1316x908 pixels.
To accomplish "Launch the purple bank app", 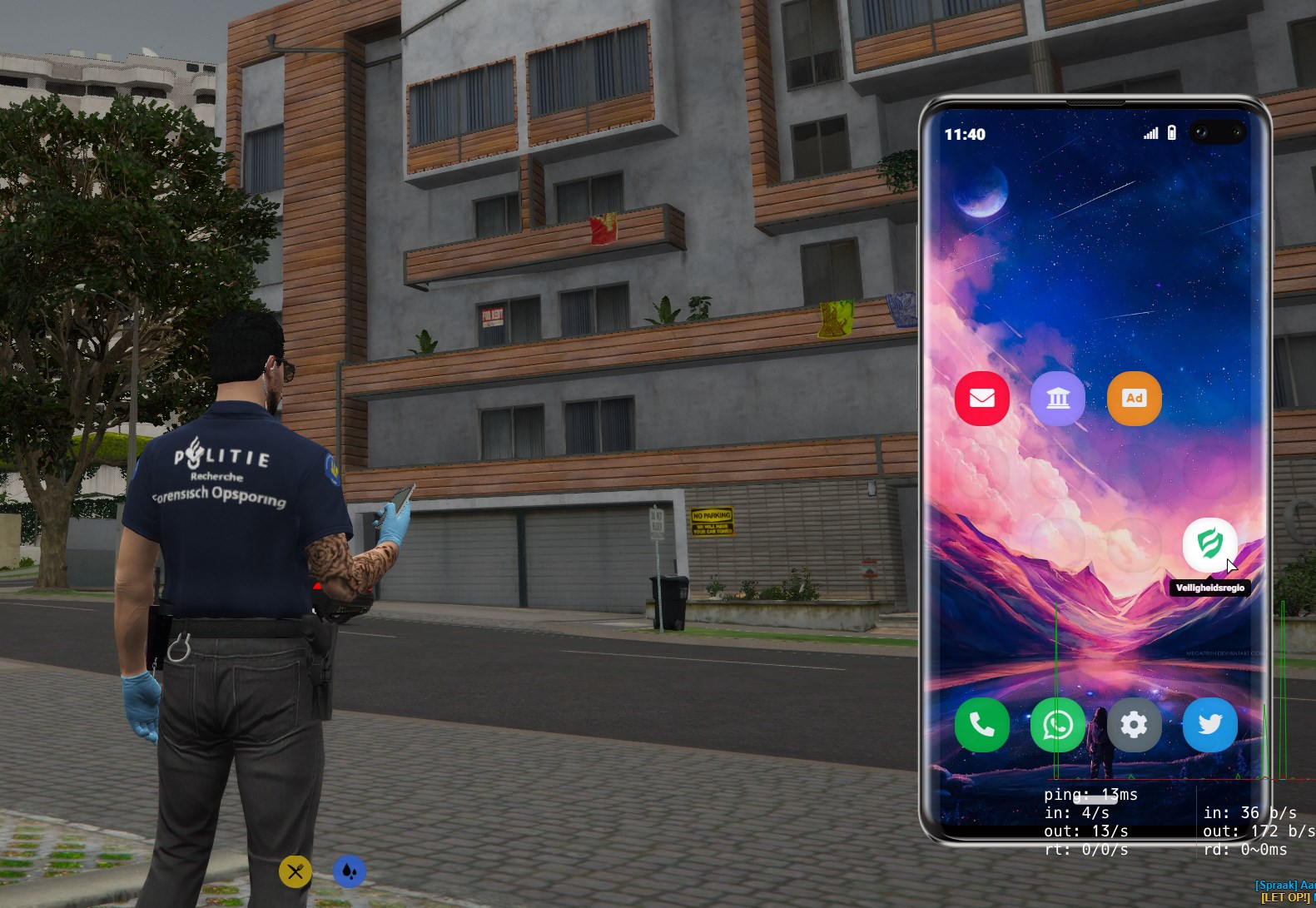I will click(1058, 399).
